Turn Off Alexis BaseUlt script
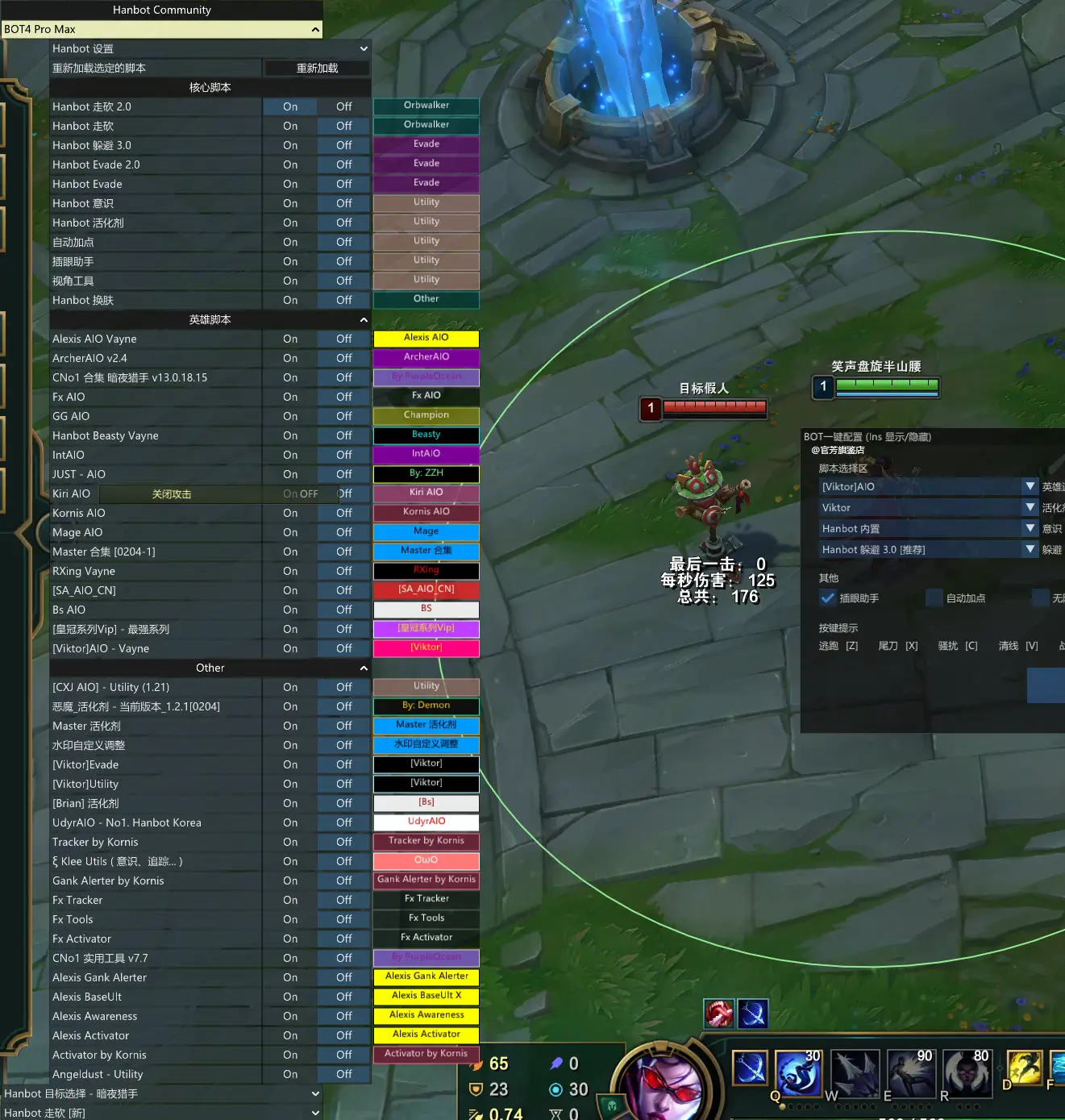 pos(344,997)
